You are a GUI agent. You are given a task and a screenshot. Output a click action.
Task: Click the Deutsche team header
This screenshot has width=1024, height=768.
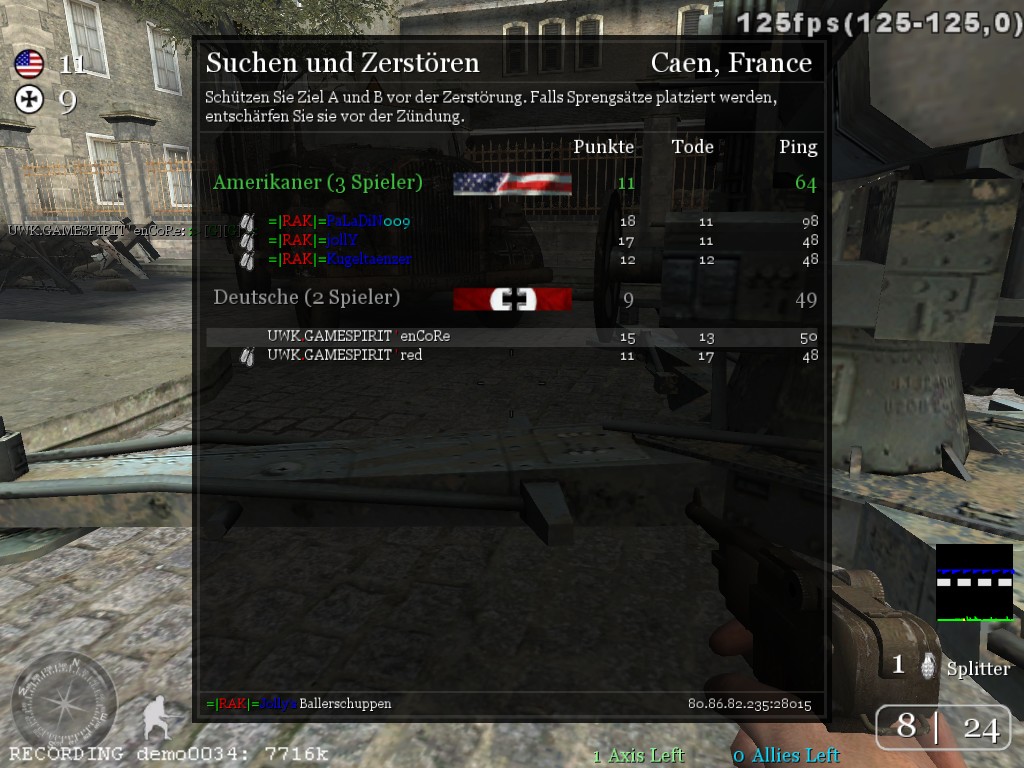[307, 297]
